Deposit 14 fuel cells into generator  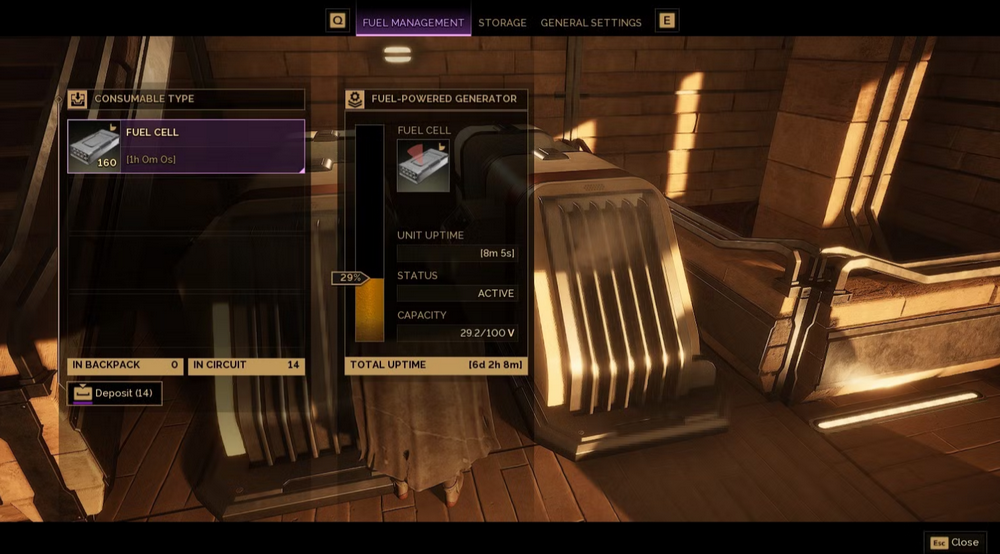point(114,393)
